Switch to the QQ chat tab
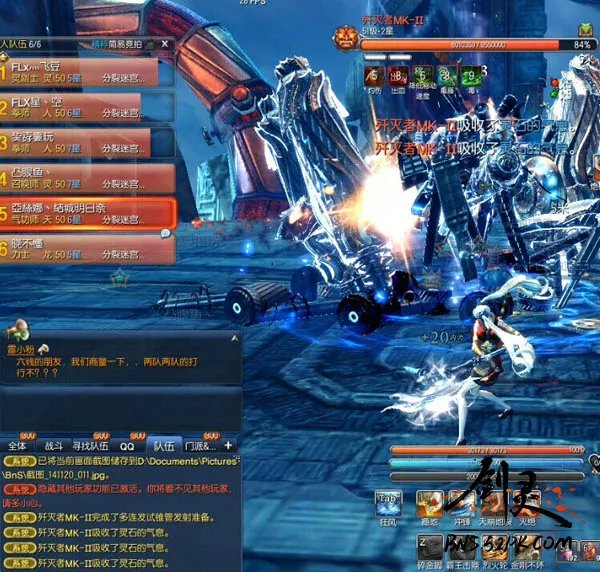The height and width of the screenshot is (572, 600). click(x=127, y=445)
